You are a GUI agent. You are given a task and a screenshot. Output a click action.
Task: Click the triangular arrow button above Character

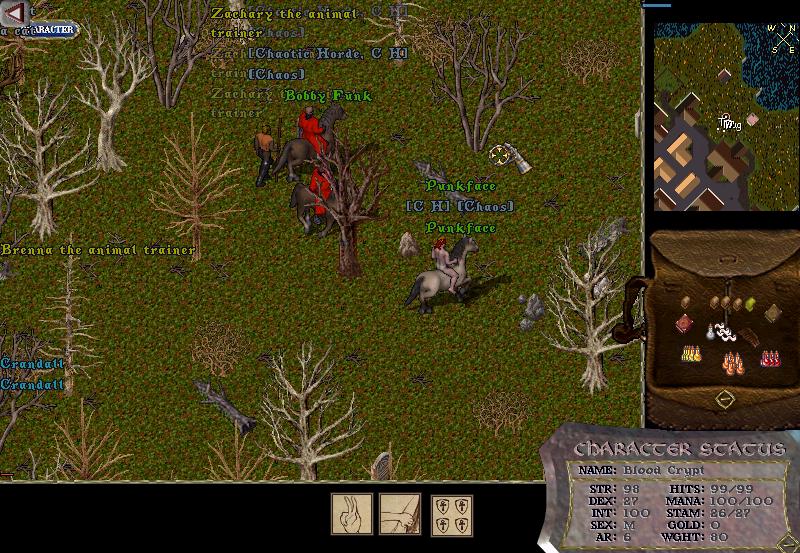(x=14, y=12)
